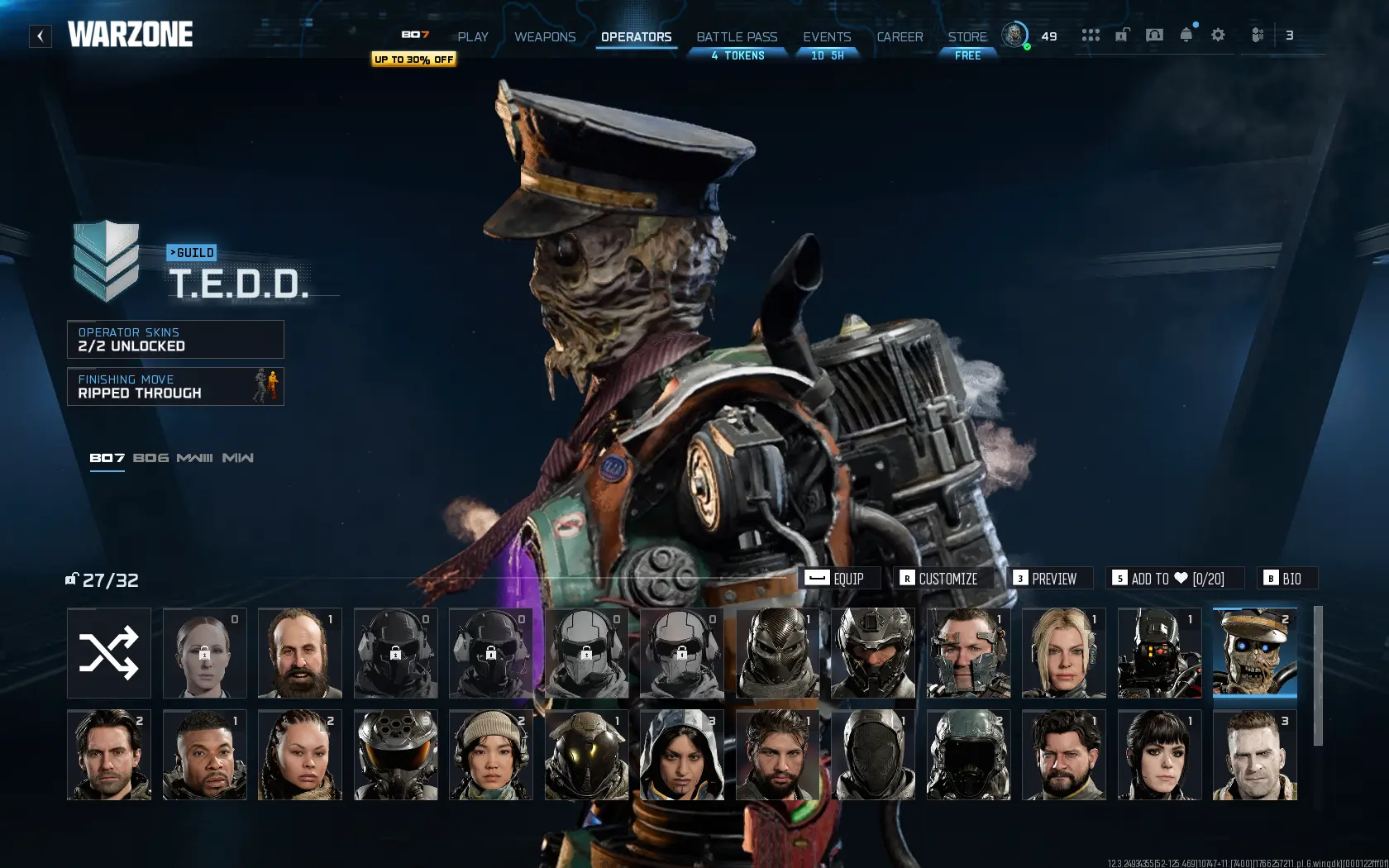Select the random operator shuffle tile

click(x=108, y=653)
